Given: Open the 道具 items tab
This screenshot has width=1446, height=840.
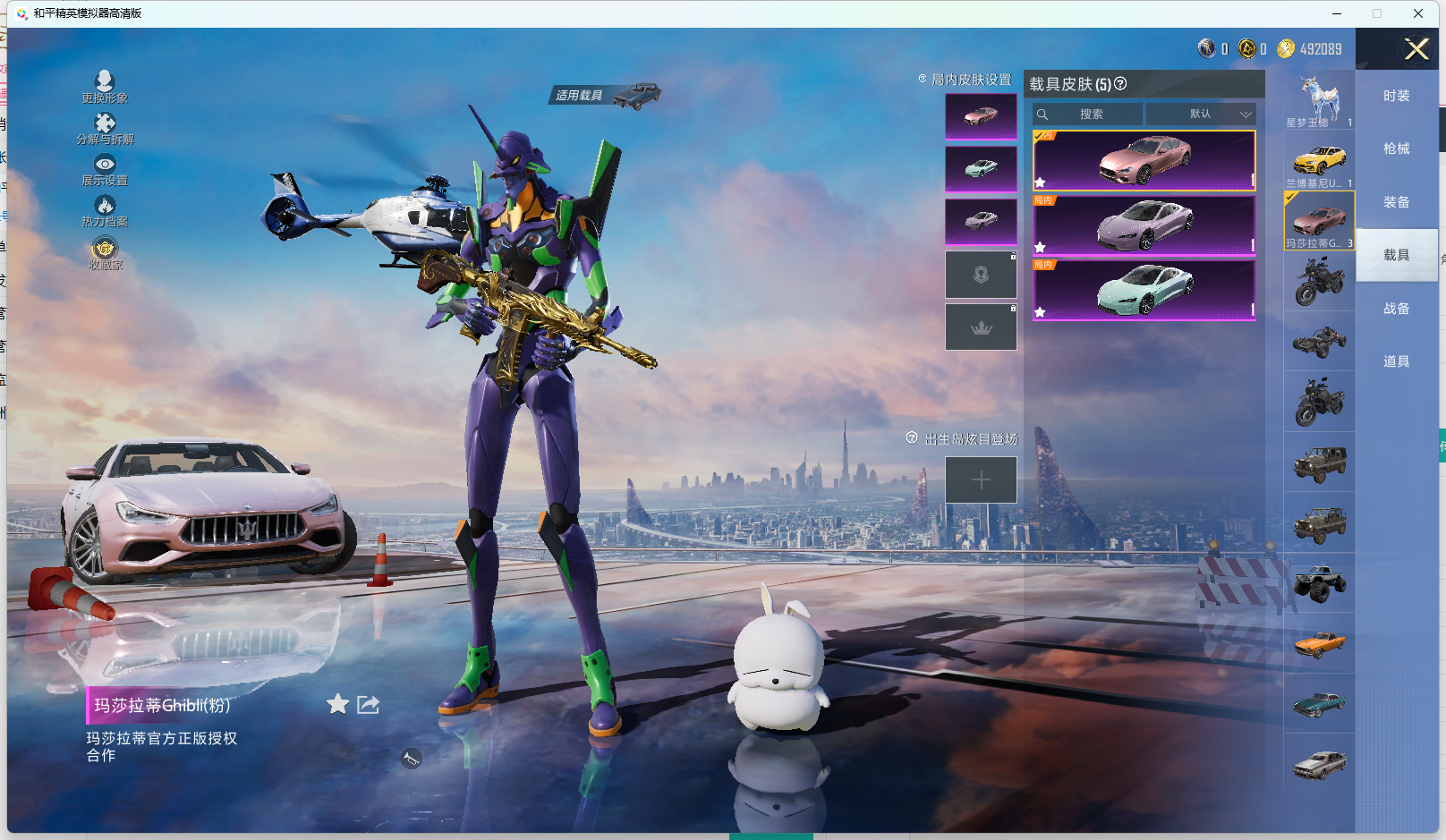Looking at the screenshot, I should (x=1396, y=361).
